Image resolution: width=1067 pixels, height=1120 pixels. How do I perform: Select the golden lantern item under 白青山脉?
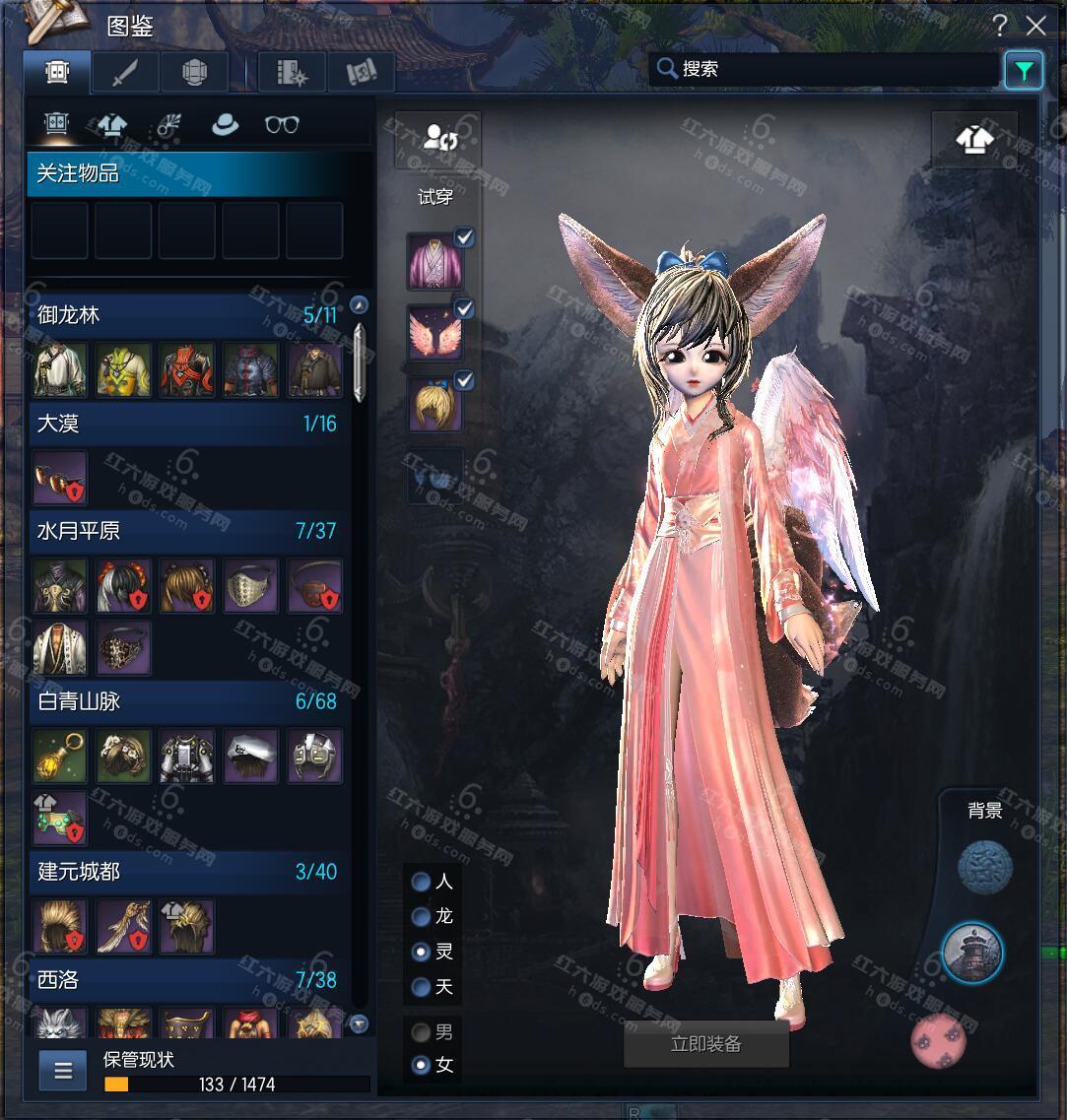60,757
